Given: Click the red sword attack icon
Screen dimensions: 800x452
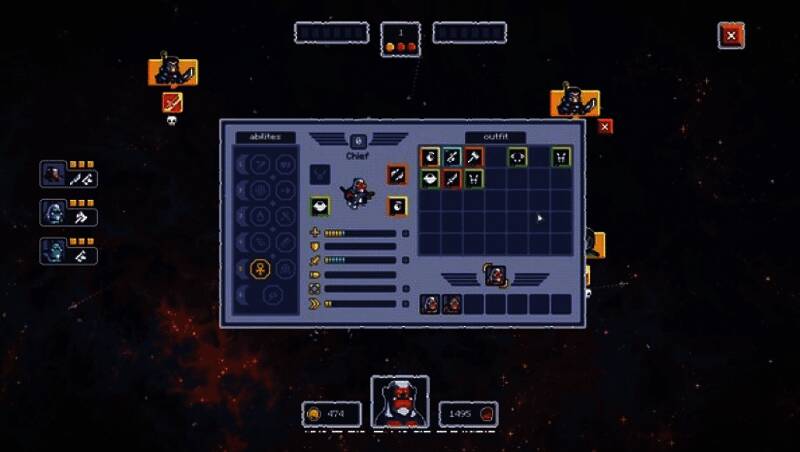Looking at the screenshot, I should click(x=173, y=101).
